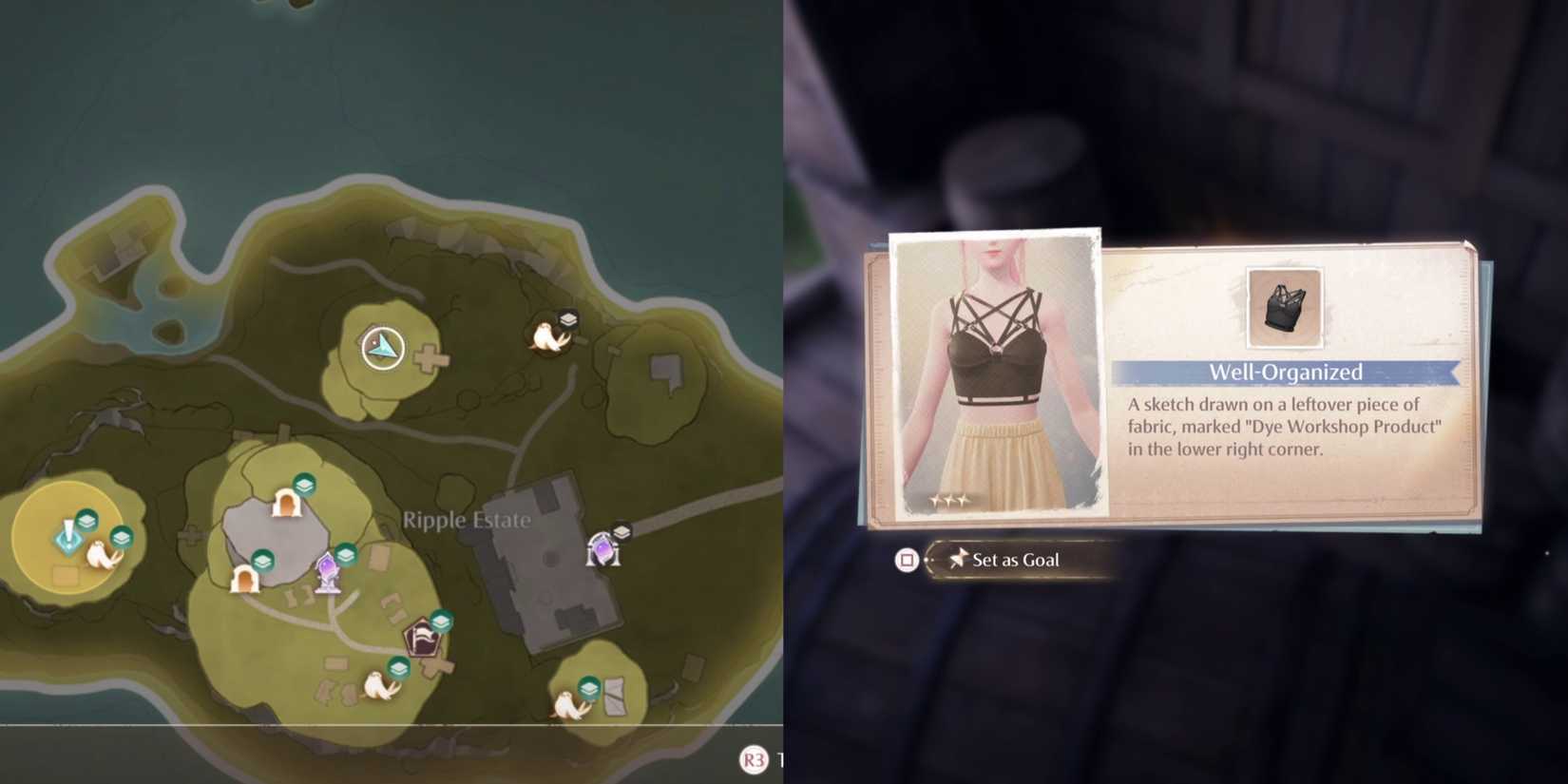
Task: Click the Ripple Estate map label
Action: pos(467,520)
